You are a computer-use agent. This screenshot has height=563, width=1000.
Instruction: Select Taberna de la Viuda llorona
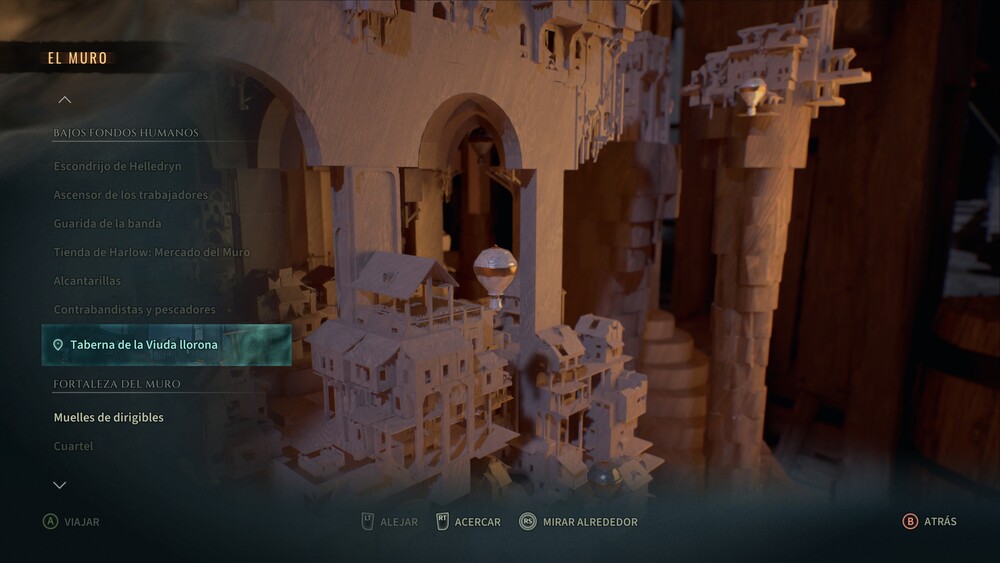tap(143, 345)
